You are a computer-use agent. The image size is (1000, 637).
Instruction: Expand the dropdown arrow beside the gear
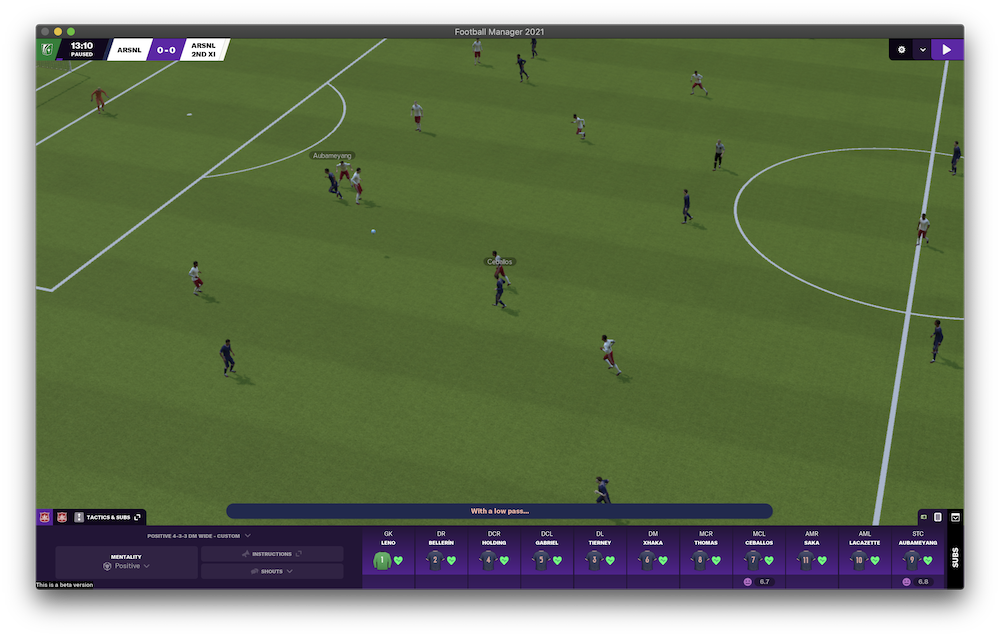(x=923, y=49)
